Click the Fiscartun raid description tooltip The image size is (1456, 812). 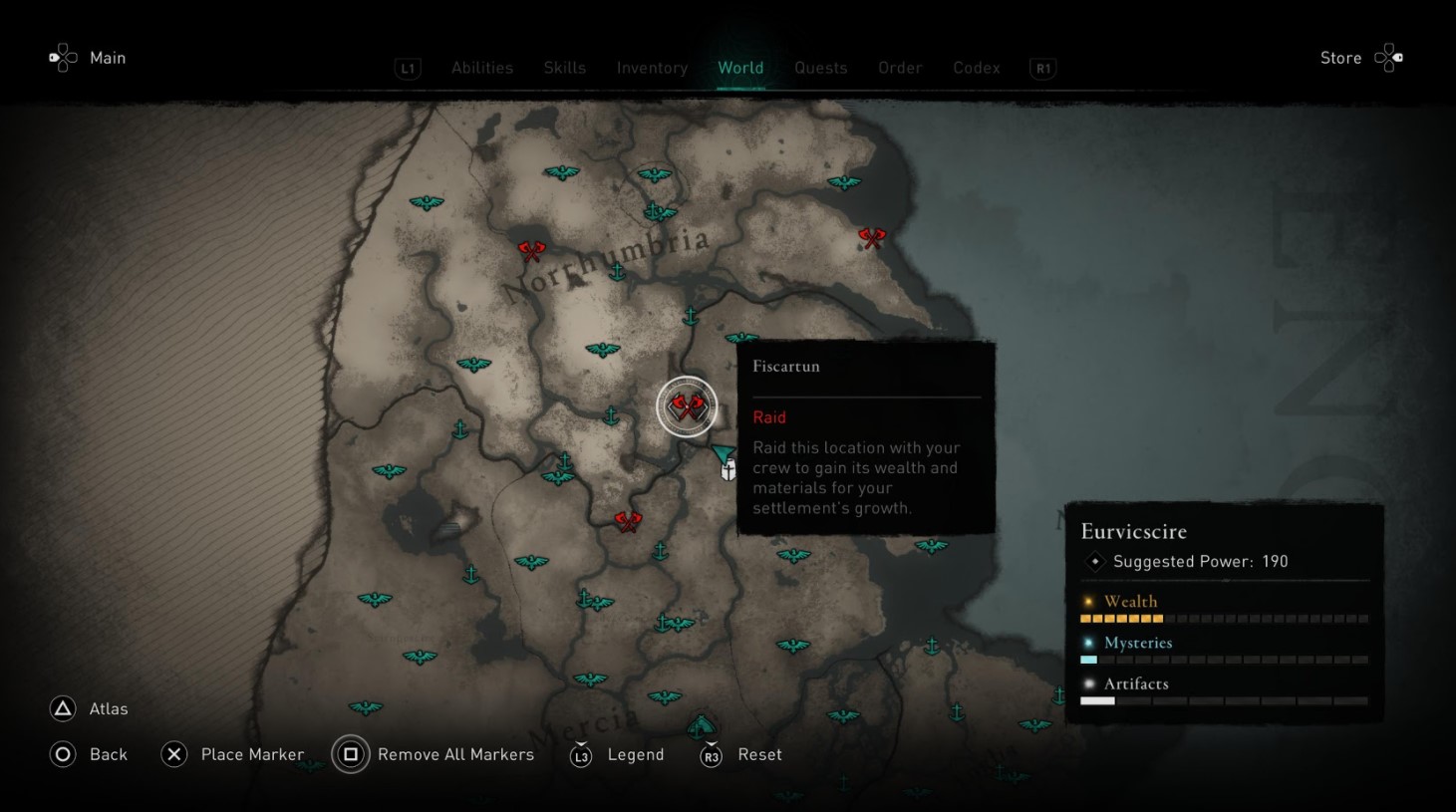click(865, 477)
